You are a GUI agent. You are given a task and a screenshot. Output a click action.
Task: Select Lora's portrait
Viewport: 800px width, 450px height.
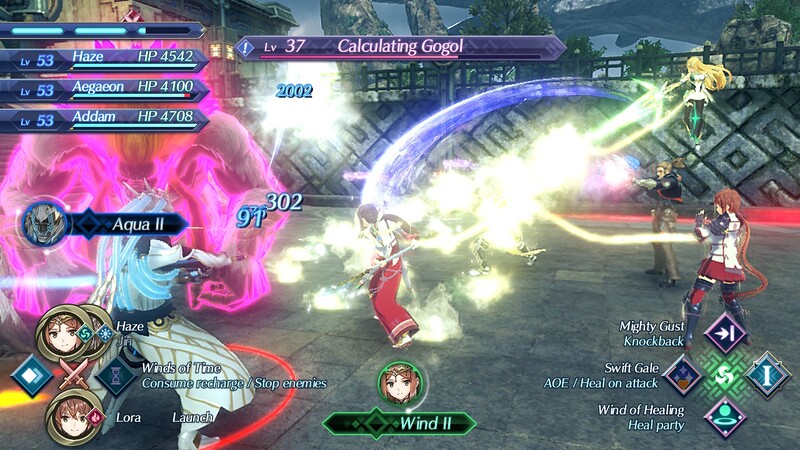pos(66,411)
